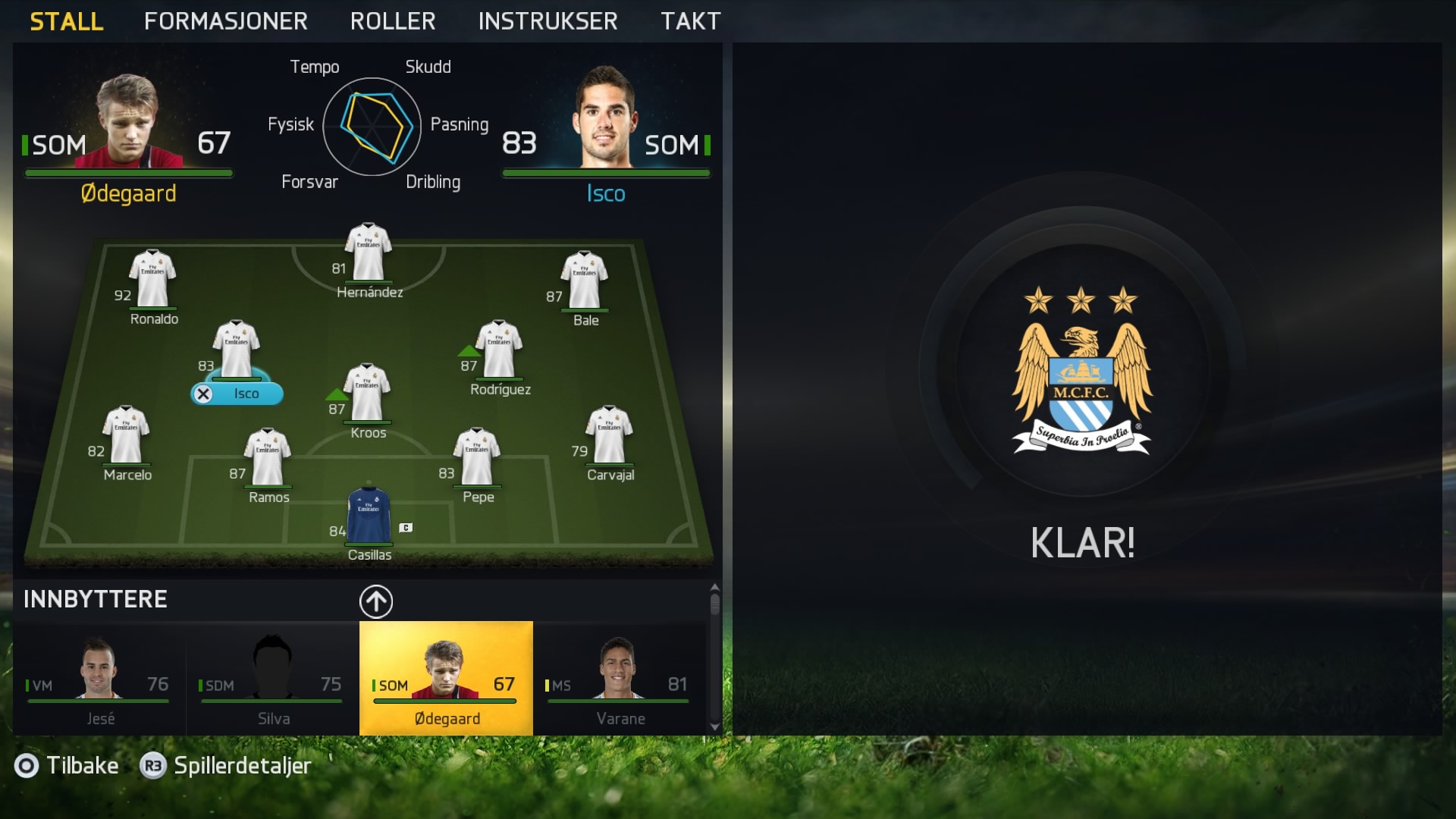Select Kroos in midfield

[368, 394]
